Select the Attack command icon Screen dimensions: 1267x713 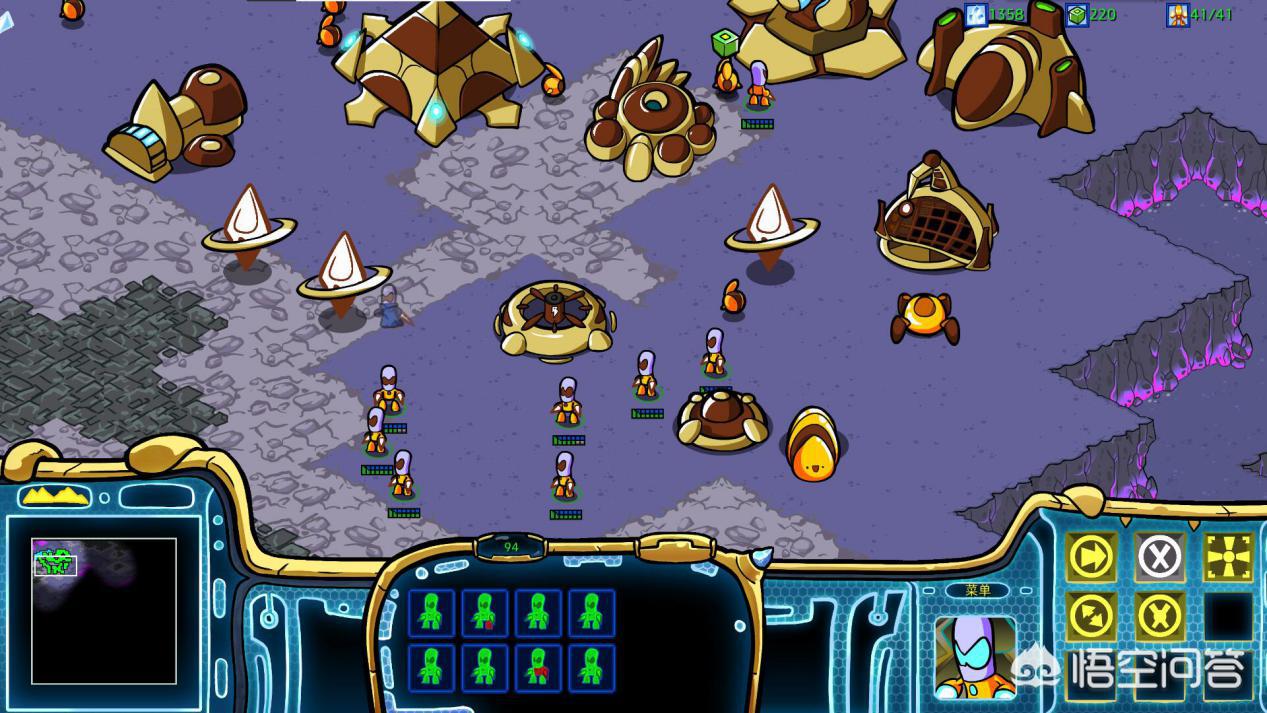coord(1228,557)
